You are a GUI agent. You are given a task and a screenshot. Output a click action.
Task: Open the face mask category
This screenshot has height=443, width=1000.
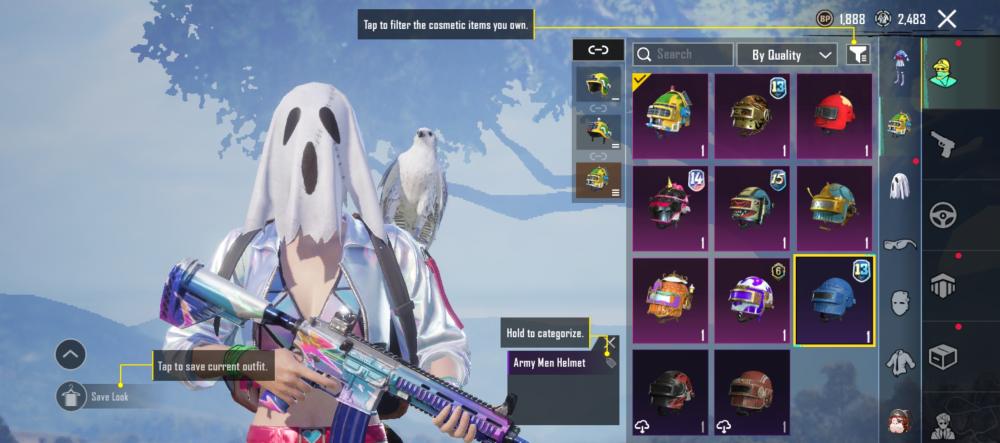[899, 302]
